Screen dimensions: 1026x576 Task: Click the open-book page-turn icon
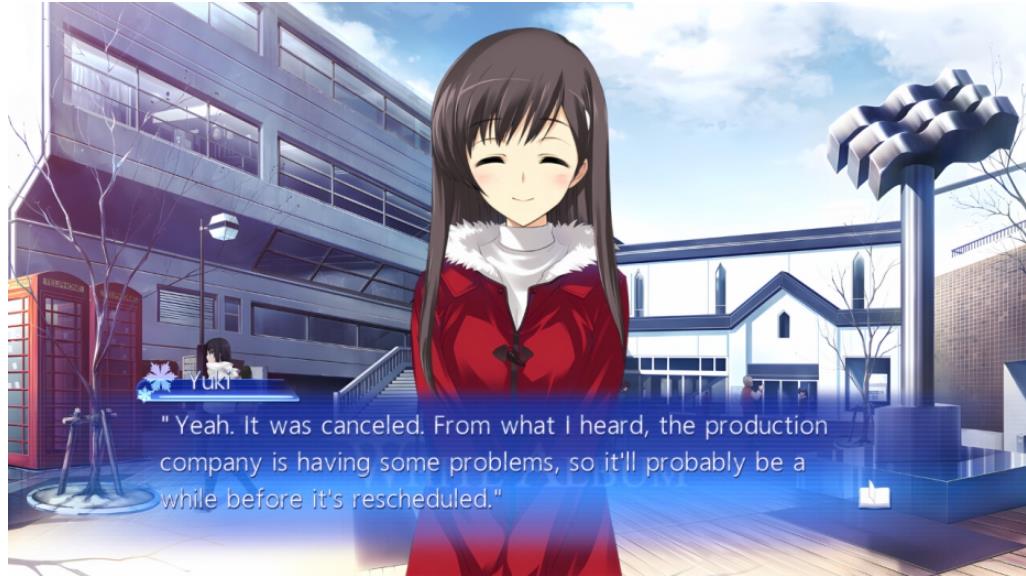(x=873, y=494)
